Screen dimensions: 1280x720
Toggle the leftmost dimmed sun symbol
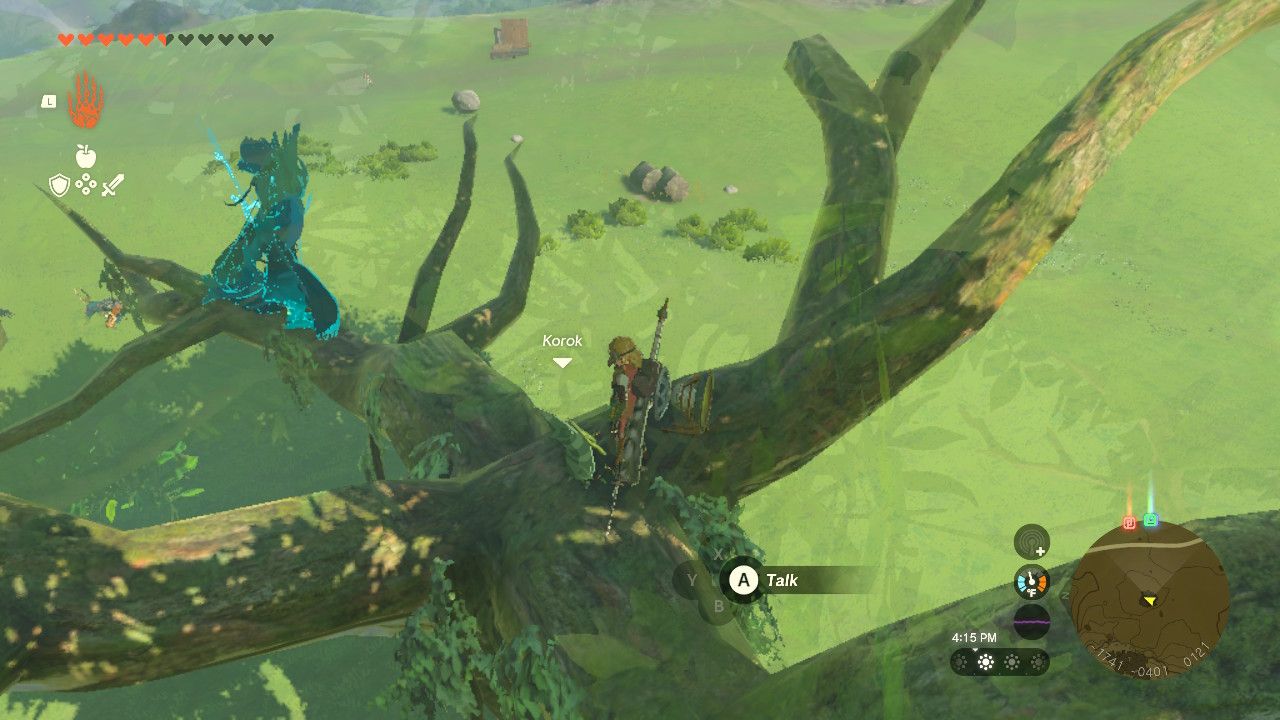[960, 661]
